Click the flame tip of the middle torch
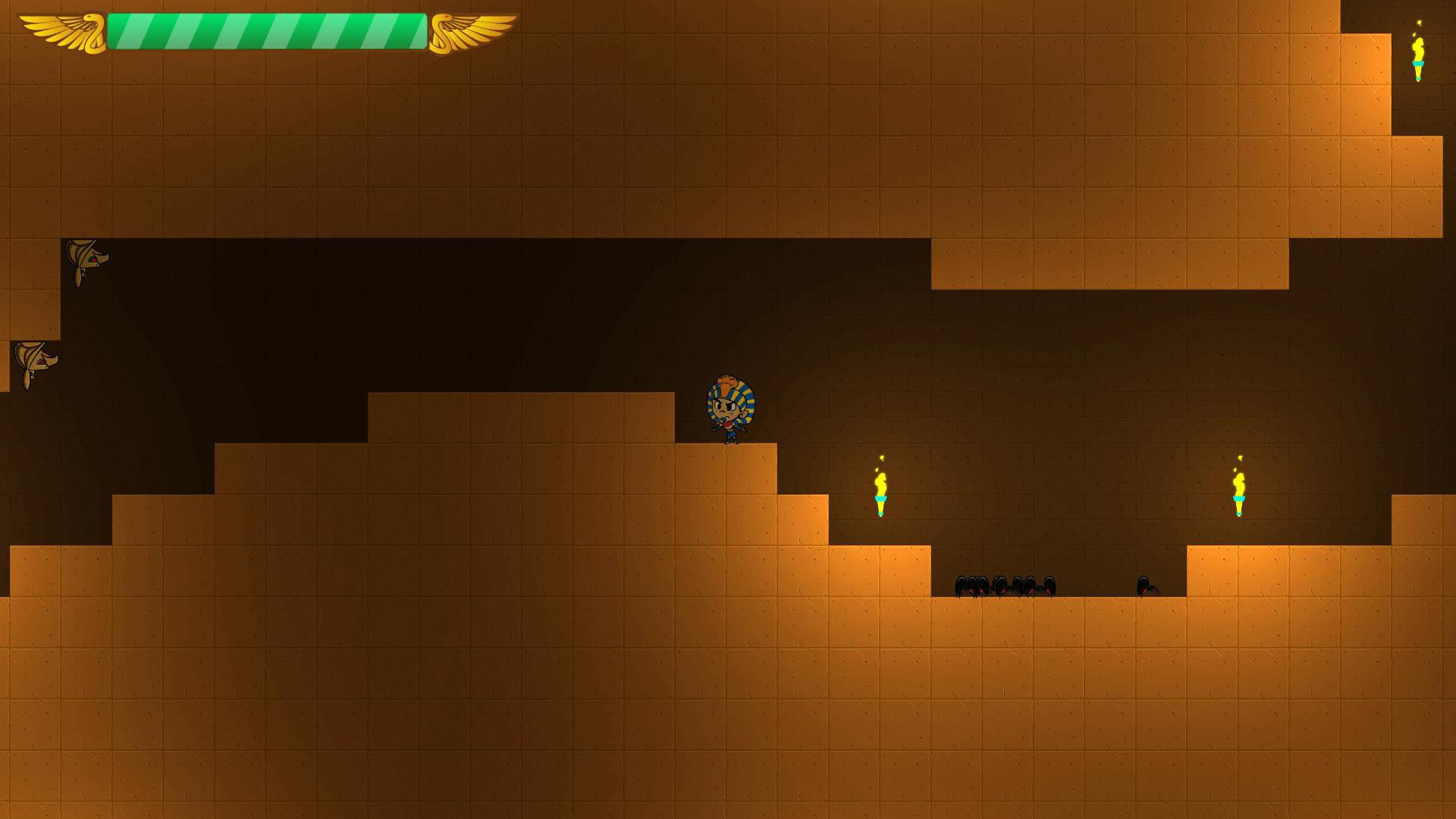The height and width of the screenshot is (819, 1456). pyautogui.click(x=880, y=463)
